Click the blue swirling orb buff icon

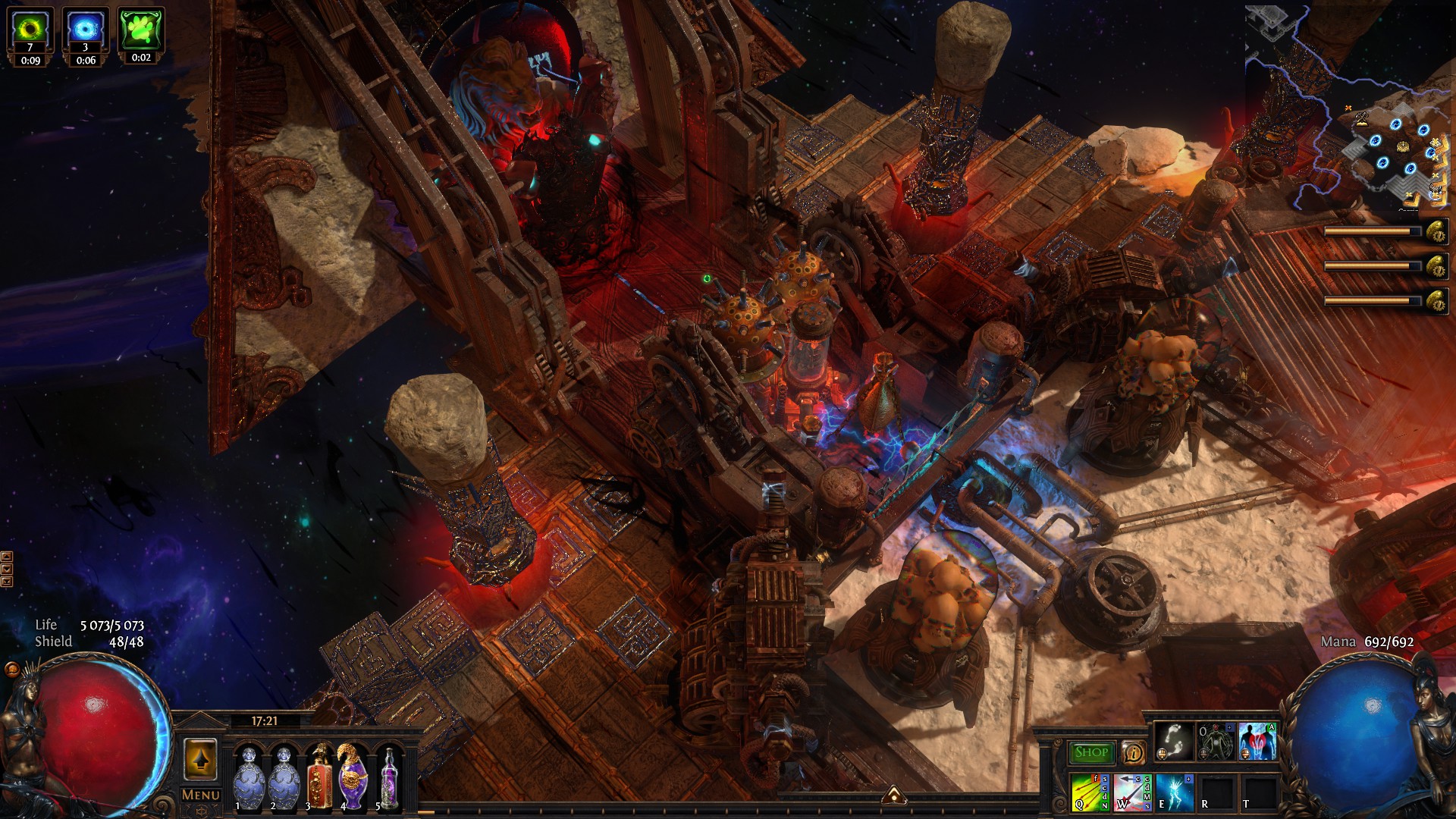(x=85, y=30)
